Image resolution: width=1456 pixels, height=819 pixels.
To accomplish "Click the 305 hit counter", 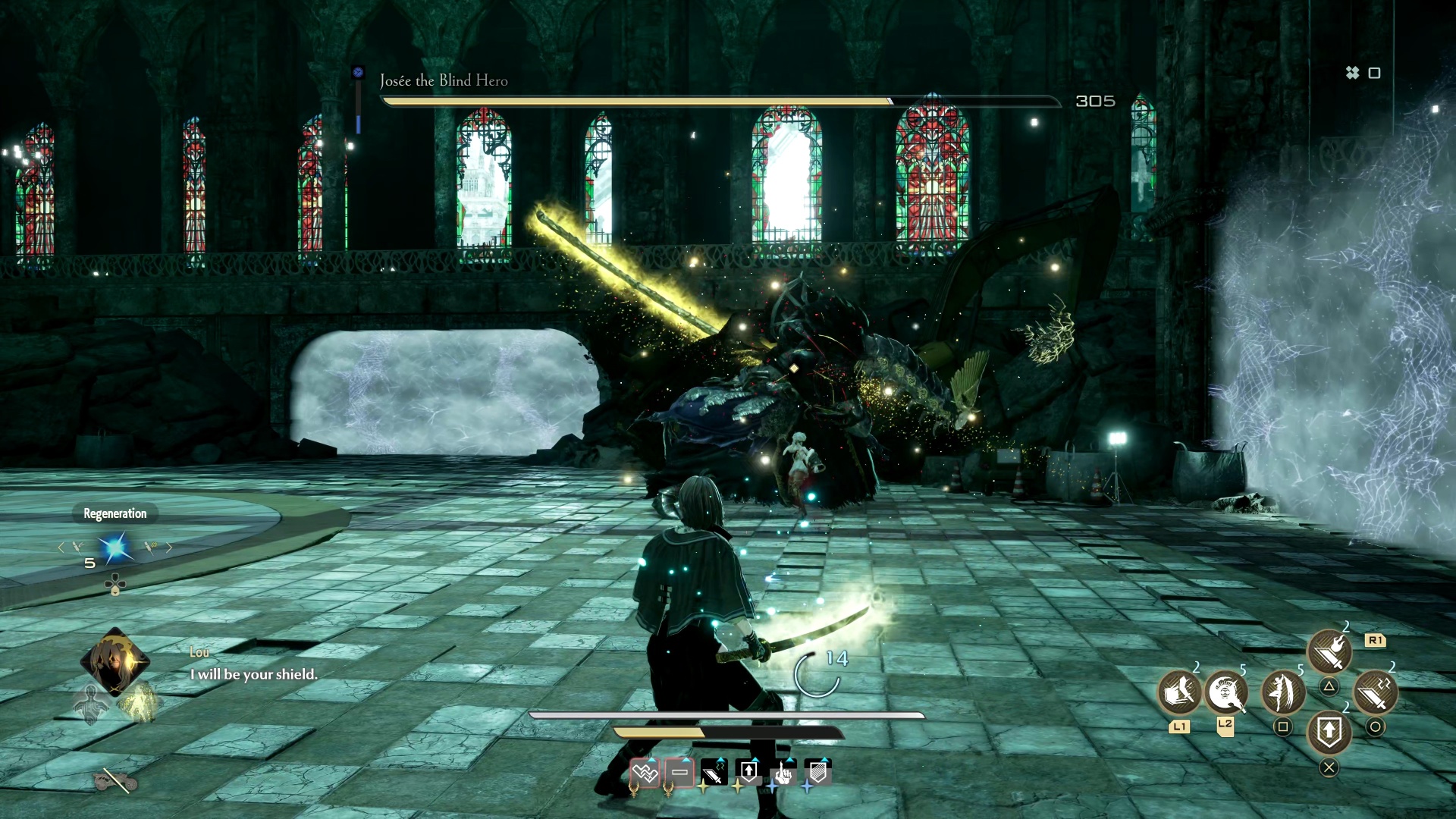I will click(1094, 100).
